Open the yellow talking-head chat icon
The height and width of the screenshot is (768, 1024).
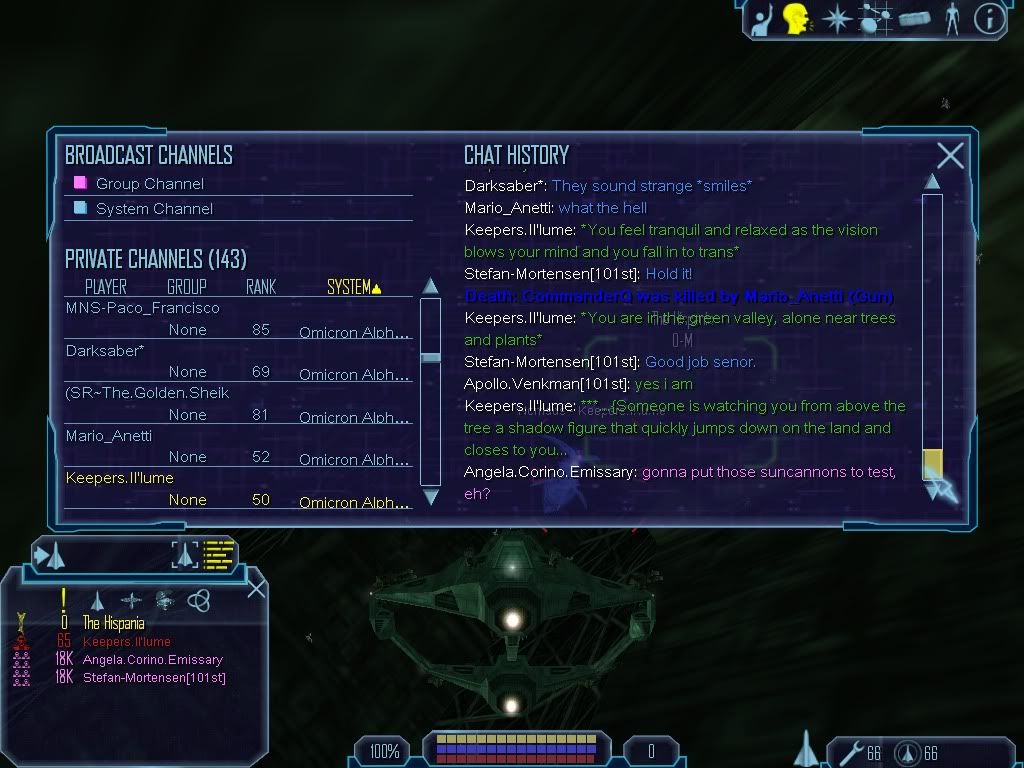[x=796, y=18]
